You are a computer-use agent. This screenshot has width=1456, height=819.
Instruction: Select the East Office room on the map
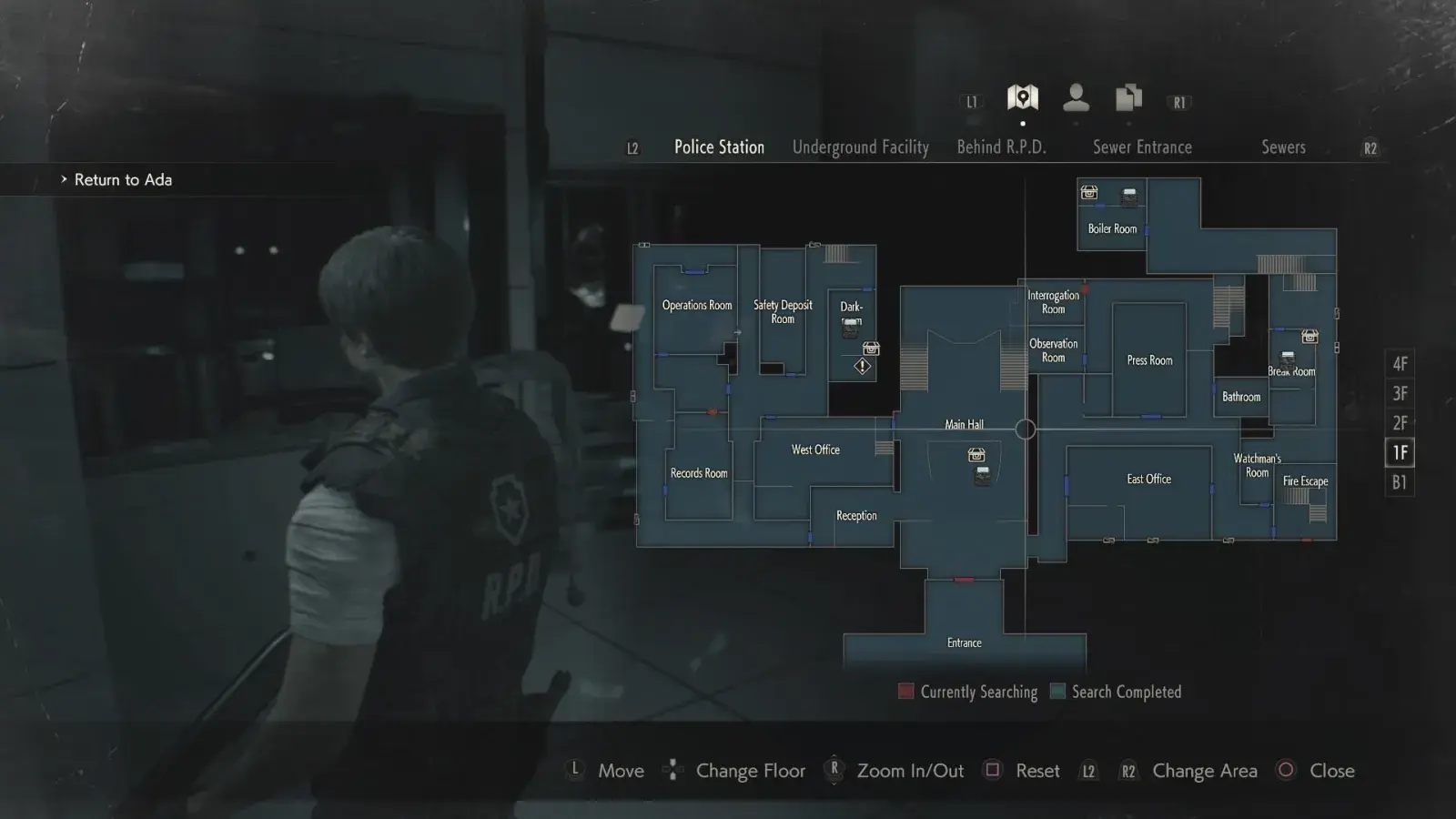pyautogui.click(x=1148, y=480)
